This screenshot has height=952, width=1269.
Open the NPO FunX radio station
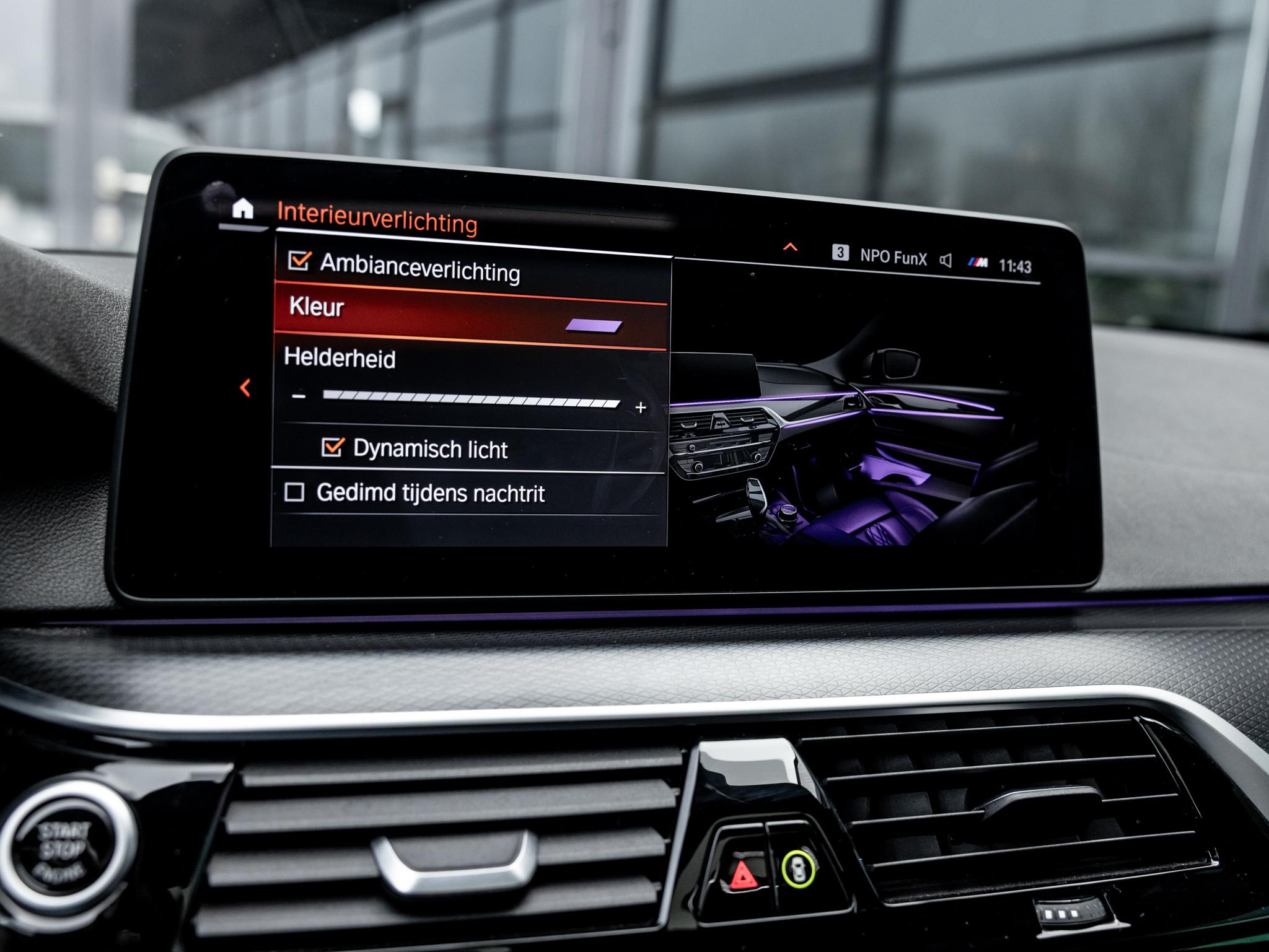point(893,258)
